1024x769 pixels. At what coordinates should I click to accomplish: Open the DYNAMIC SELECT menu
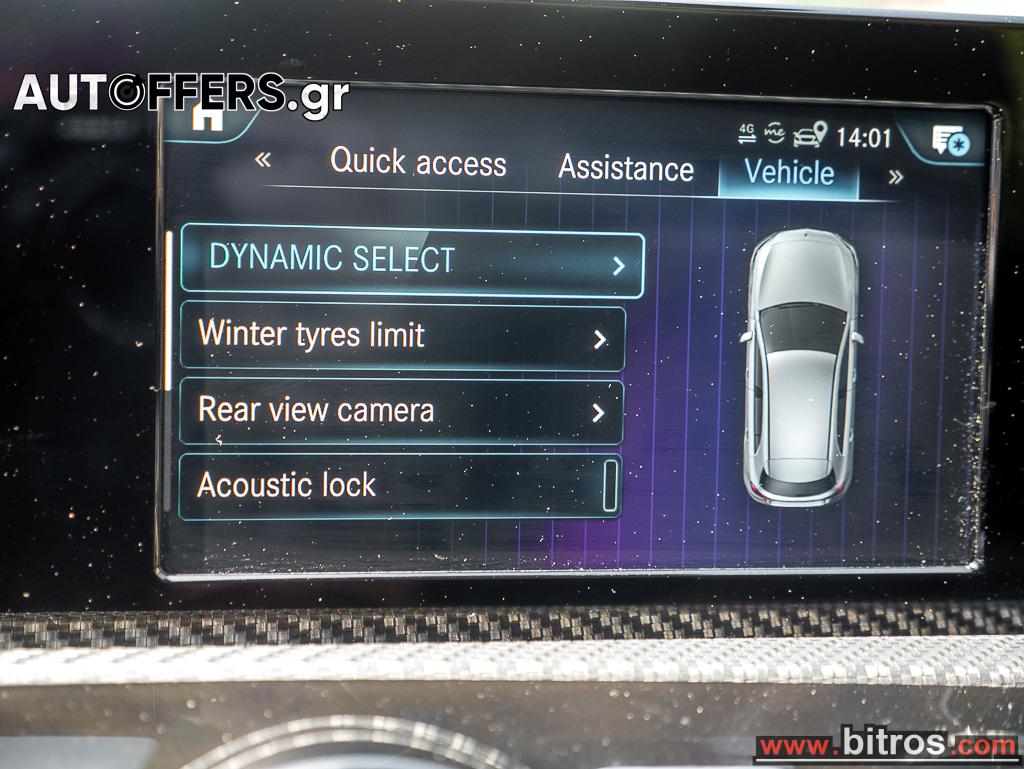(x=411, y=262)
